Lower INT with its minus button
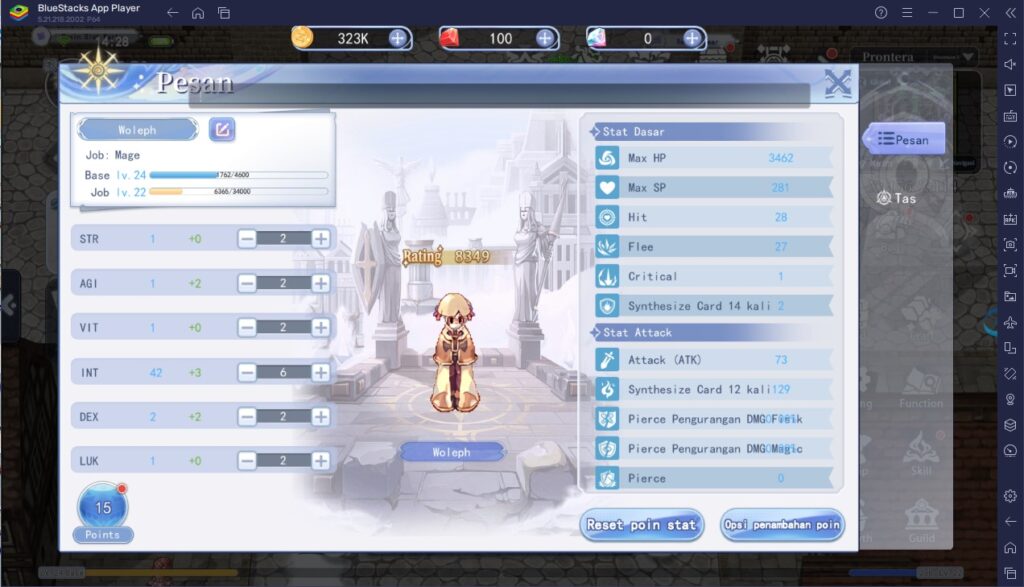Image resolution: width=1024 pixels, height=587 pixels. 246,372
